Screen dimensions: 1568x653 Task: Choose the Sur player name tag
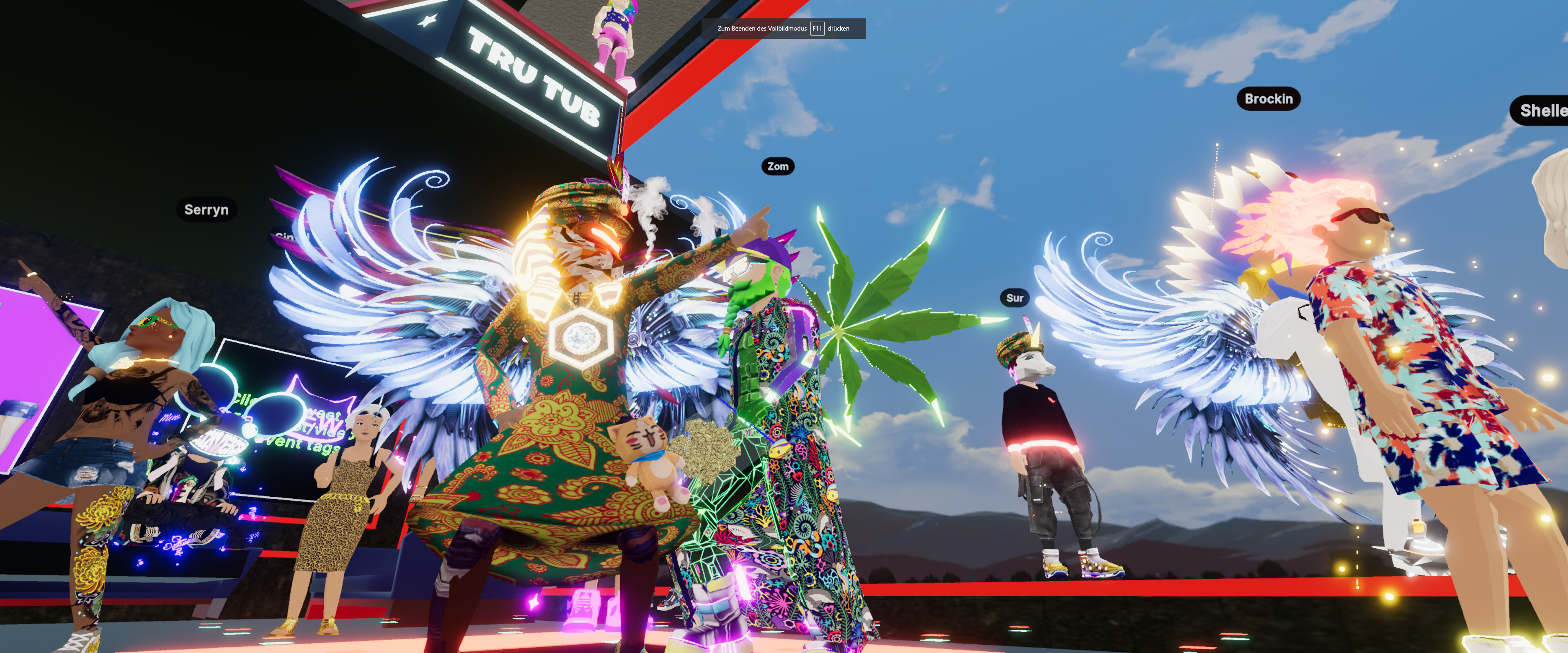[x=1014, y=298]
